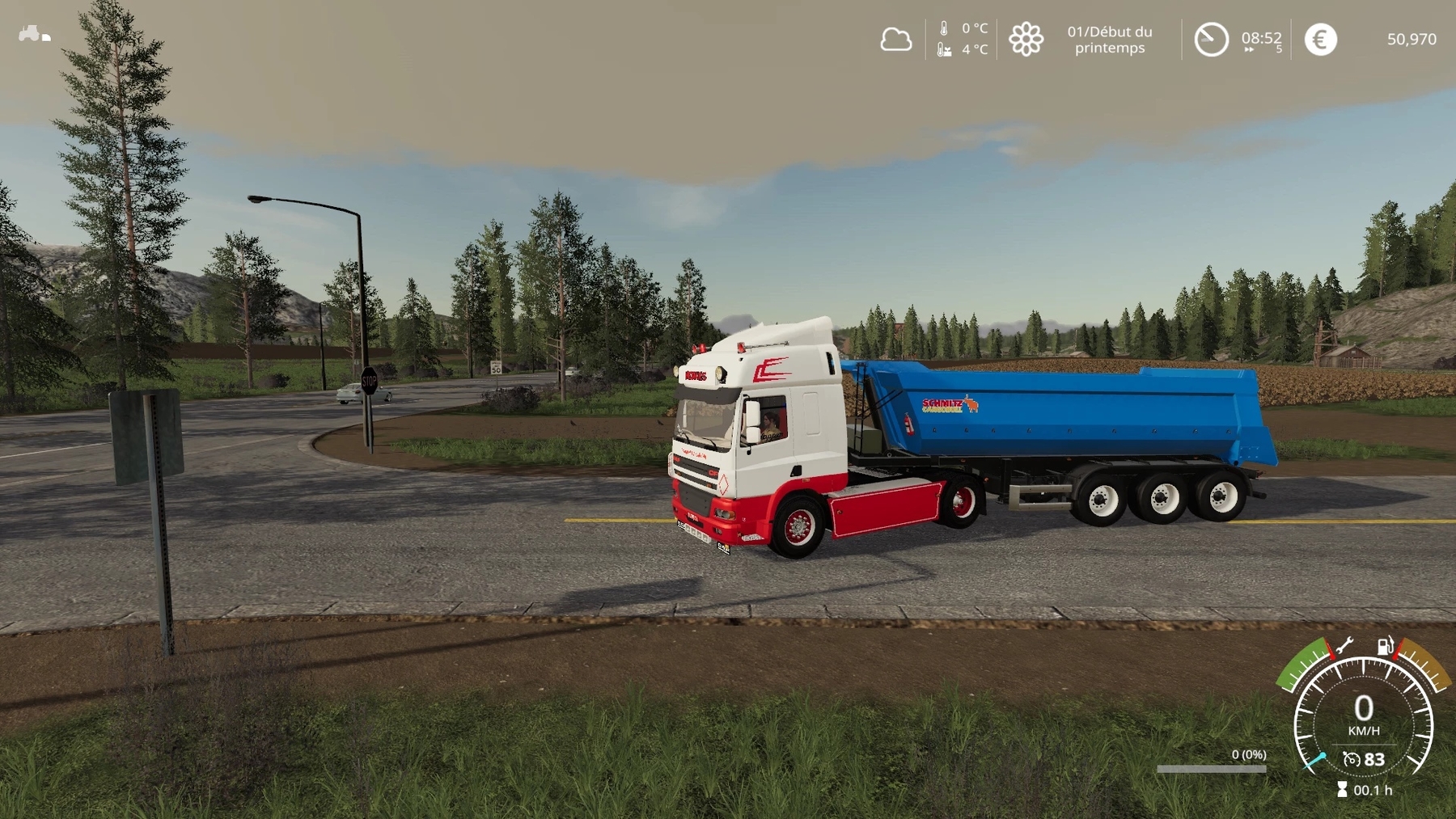The width and height of the screenshot is (1456, 819).
Task: Click the euro money icon
Action: pyautogui.click(x=1320, y=39)
